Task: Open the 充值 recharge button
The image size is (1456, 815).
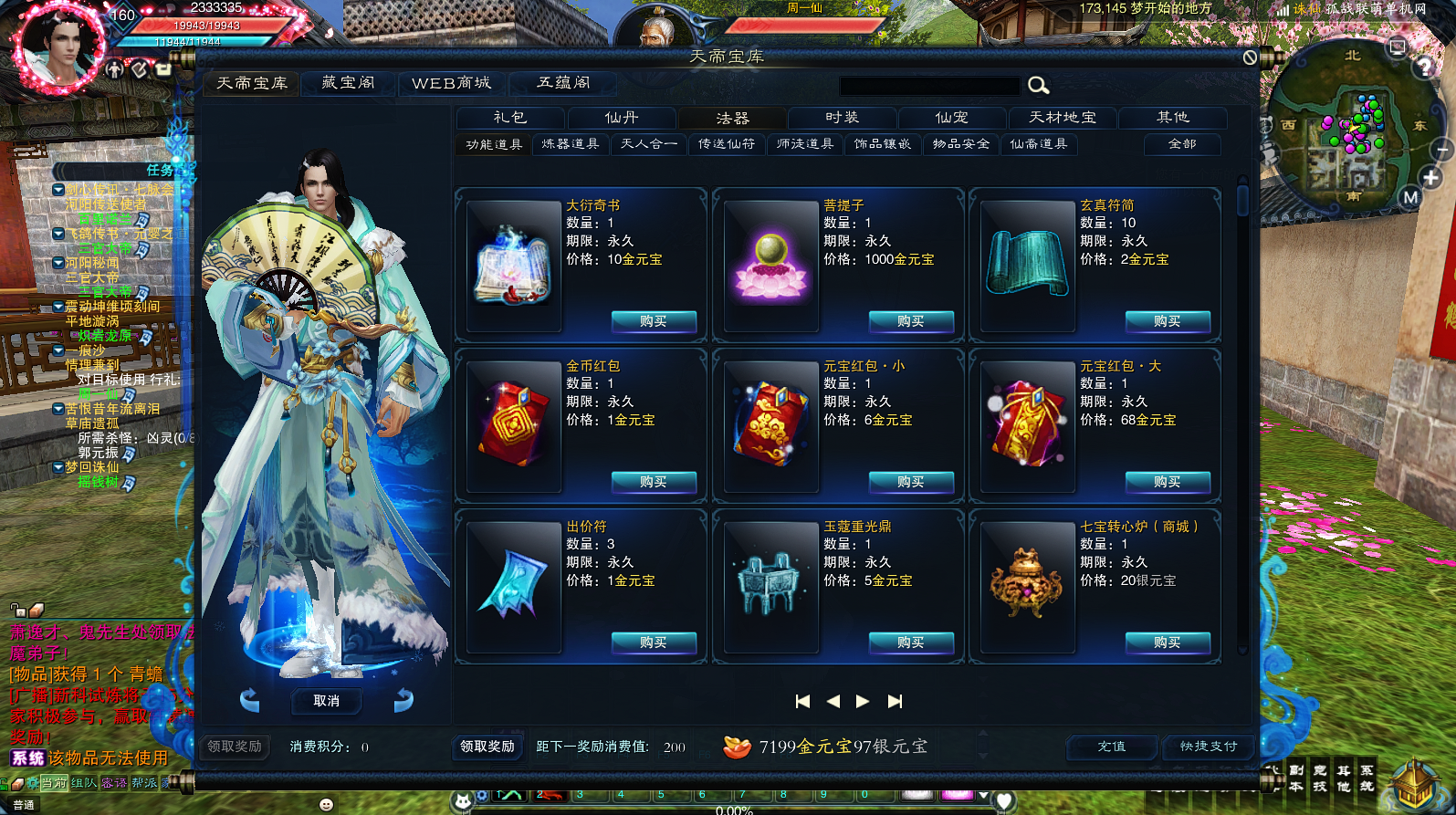Action: (x=1112, y=747)
